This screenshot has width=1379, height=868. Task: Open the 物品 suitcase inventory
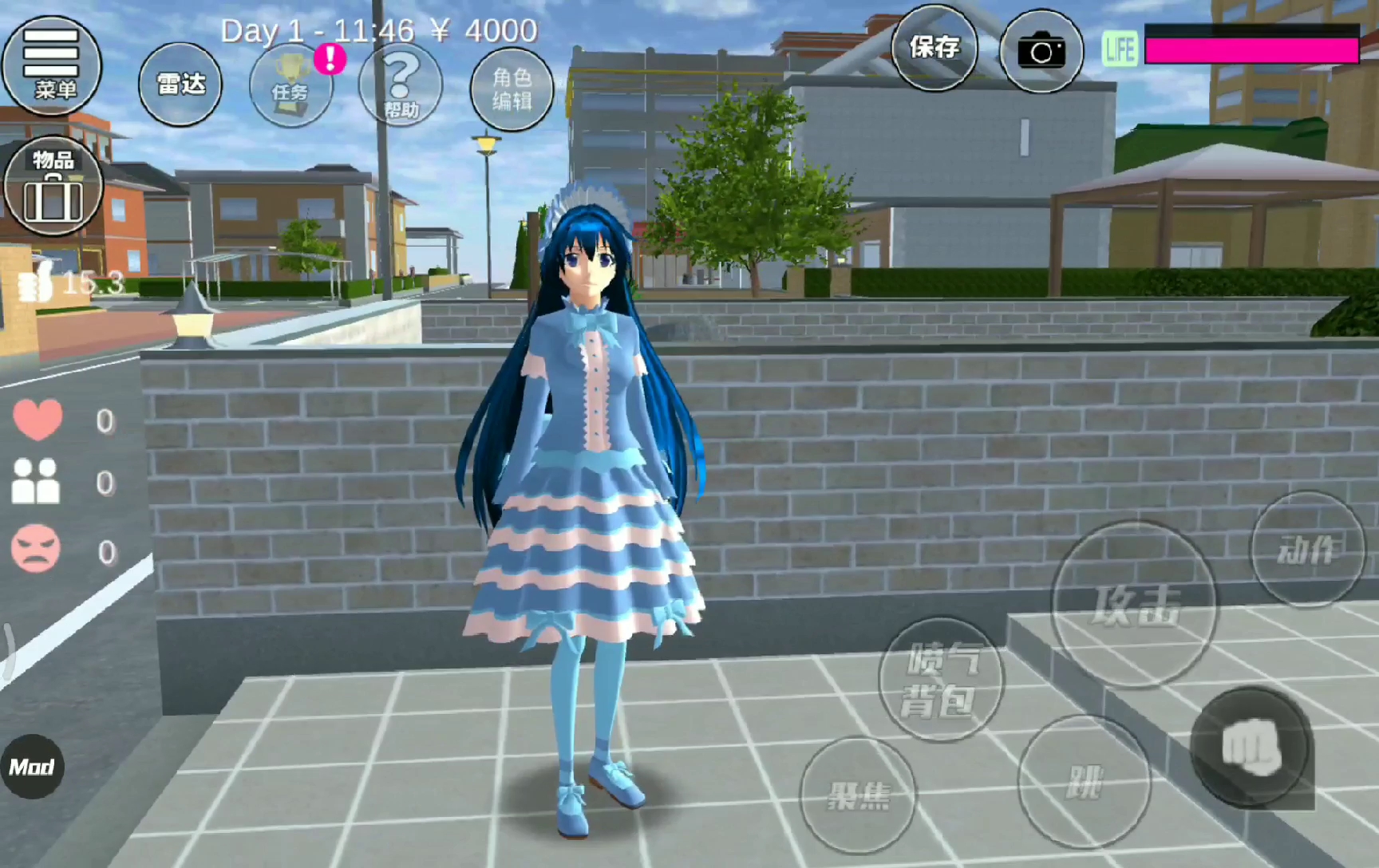point(53,187)
